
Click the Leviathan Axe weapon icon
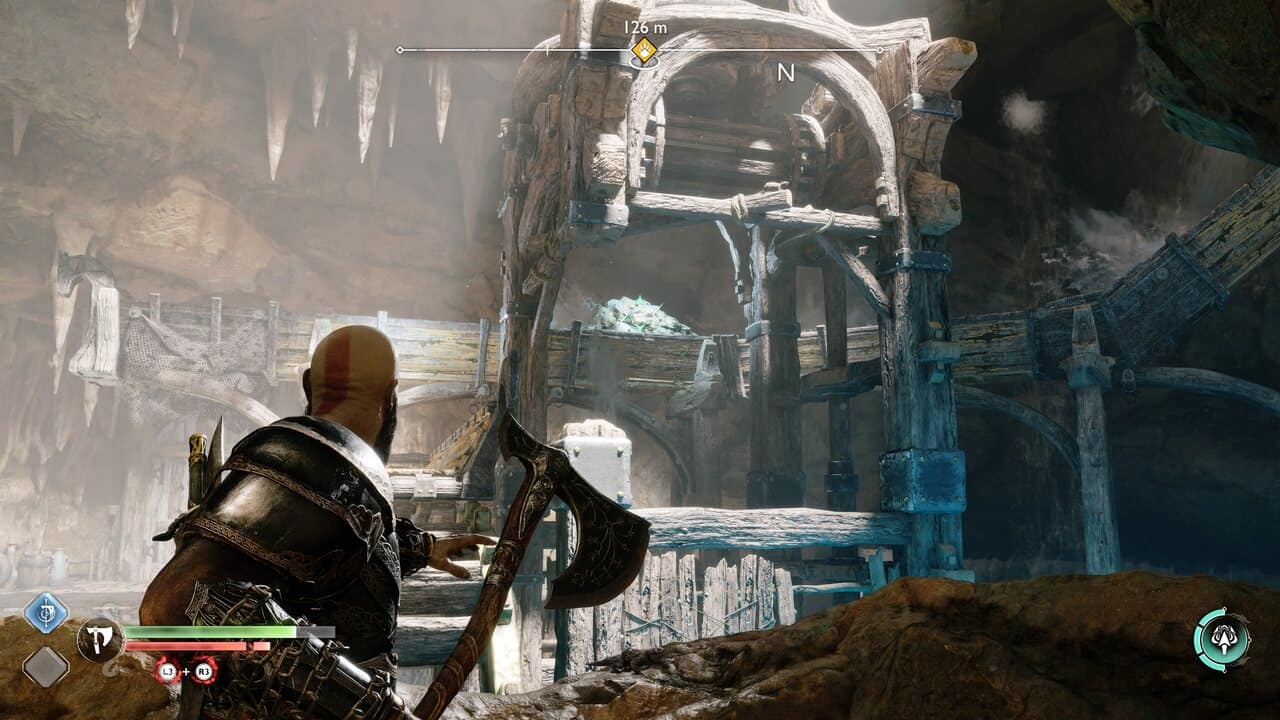coord(99,638)
